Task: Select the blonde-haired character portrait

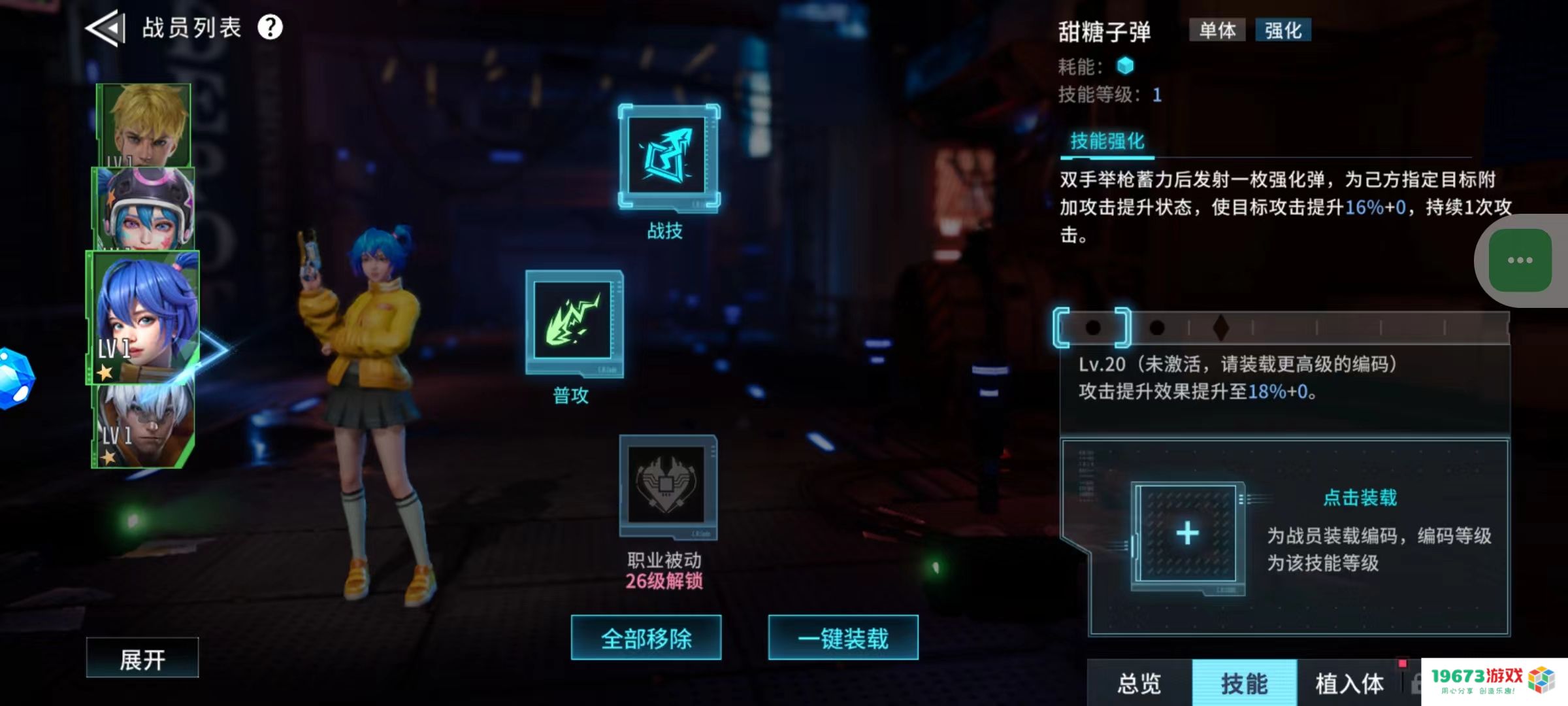Action: (x=144, y=124)
